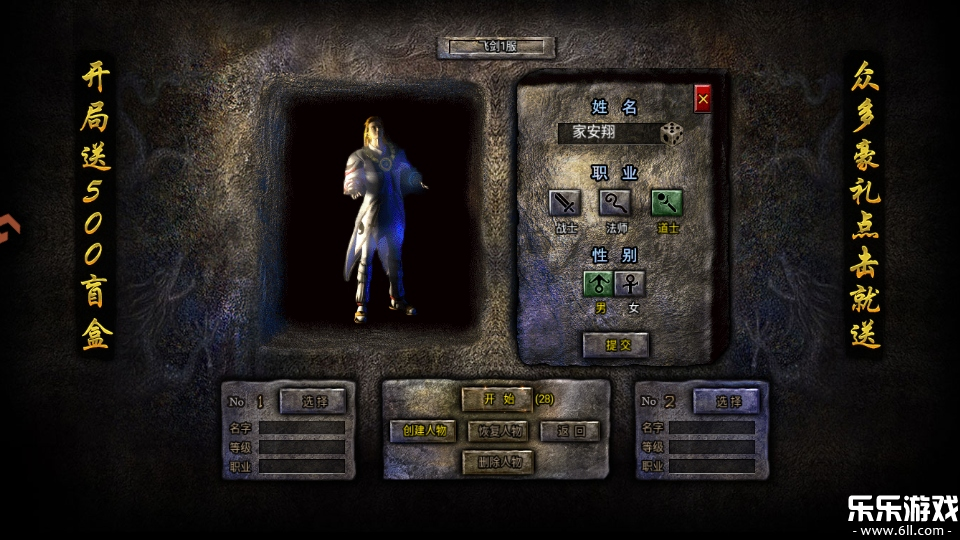Select character slot No 2
Image resolution: width=960 pixels, height=540 pixels.
[x=725, y=401]
